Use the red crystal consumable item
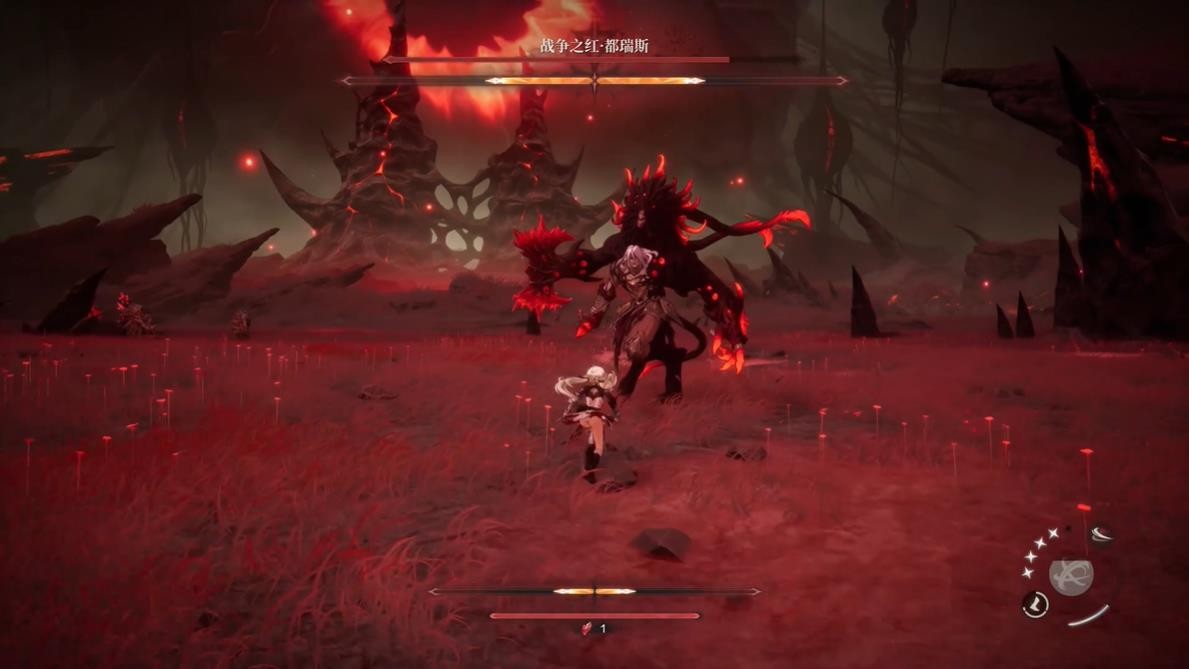 click(x=588, y=628)
